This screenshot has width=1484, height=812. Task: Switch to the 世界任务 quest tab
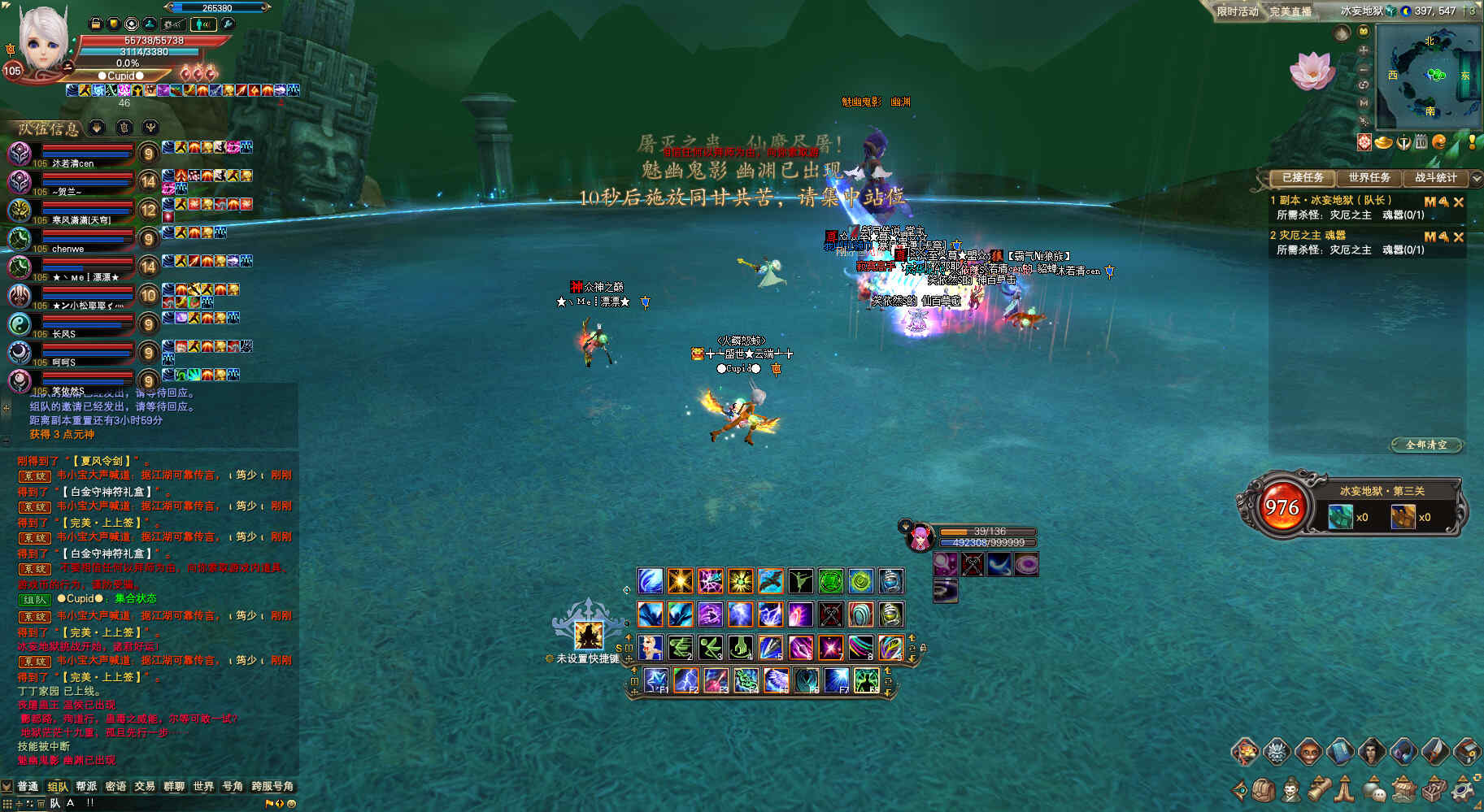pos(1369,177)
